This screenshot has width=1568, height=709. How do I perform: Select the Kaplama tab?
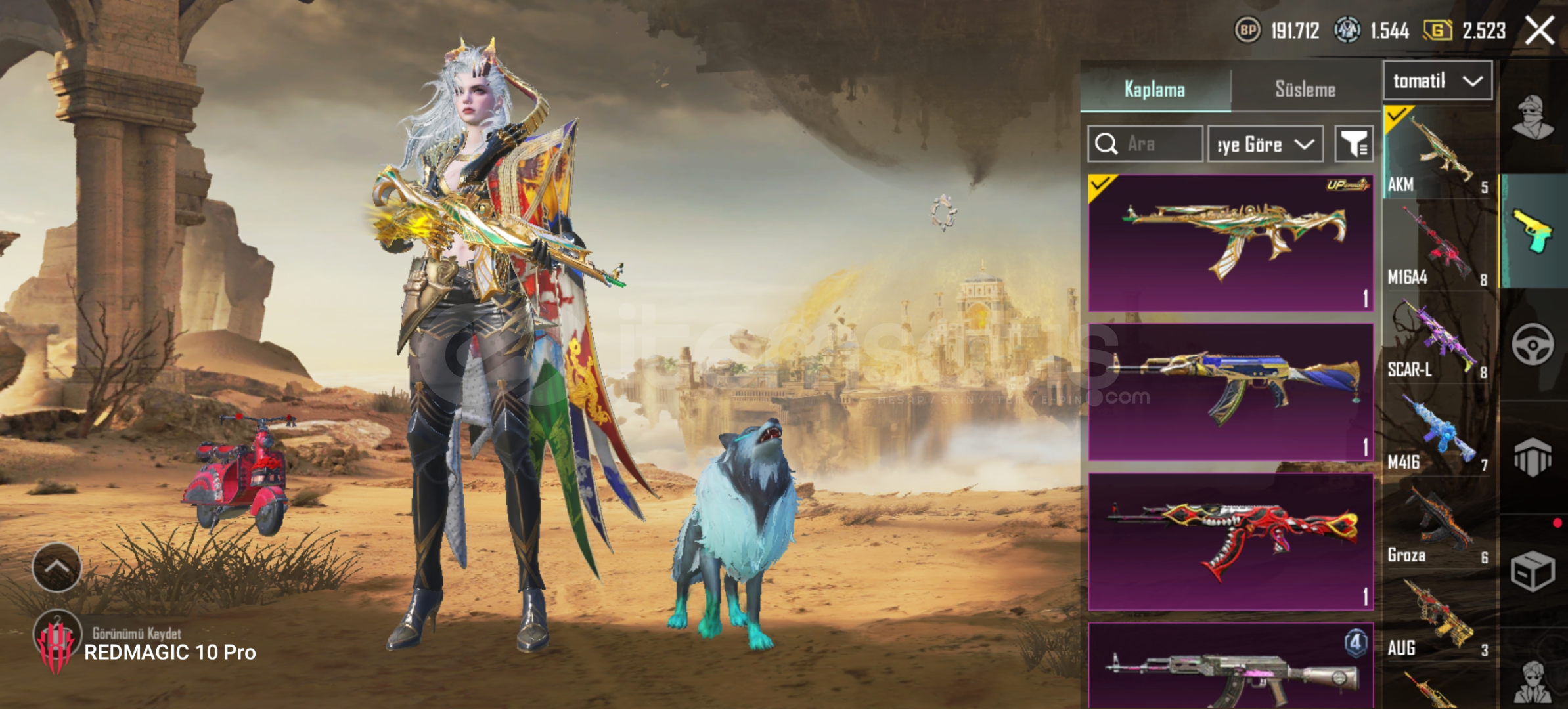pyautogui.click(x=1155, y=89)
